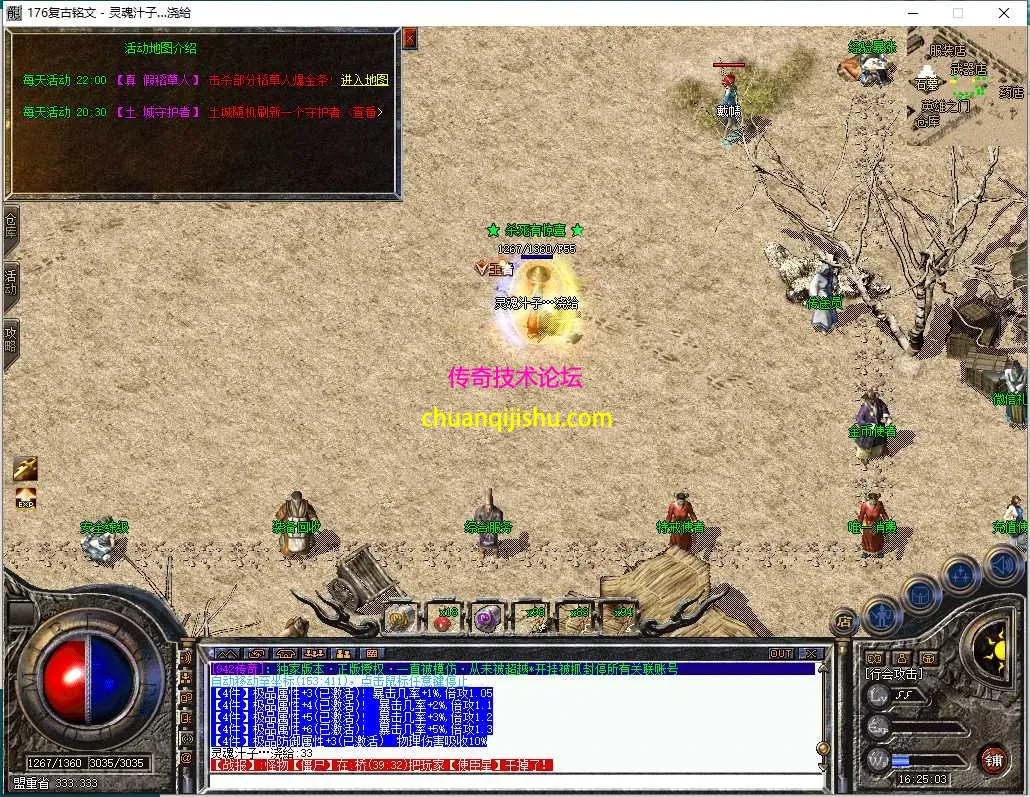Close the activity map introduction panel
The height and width of the screenshot is (797, 1030).
click(x=409, y=39)
